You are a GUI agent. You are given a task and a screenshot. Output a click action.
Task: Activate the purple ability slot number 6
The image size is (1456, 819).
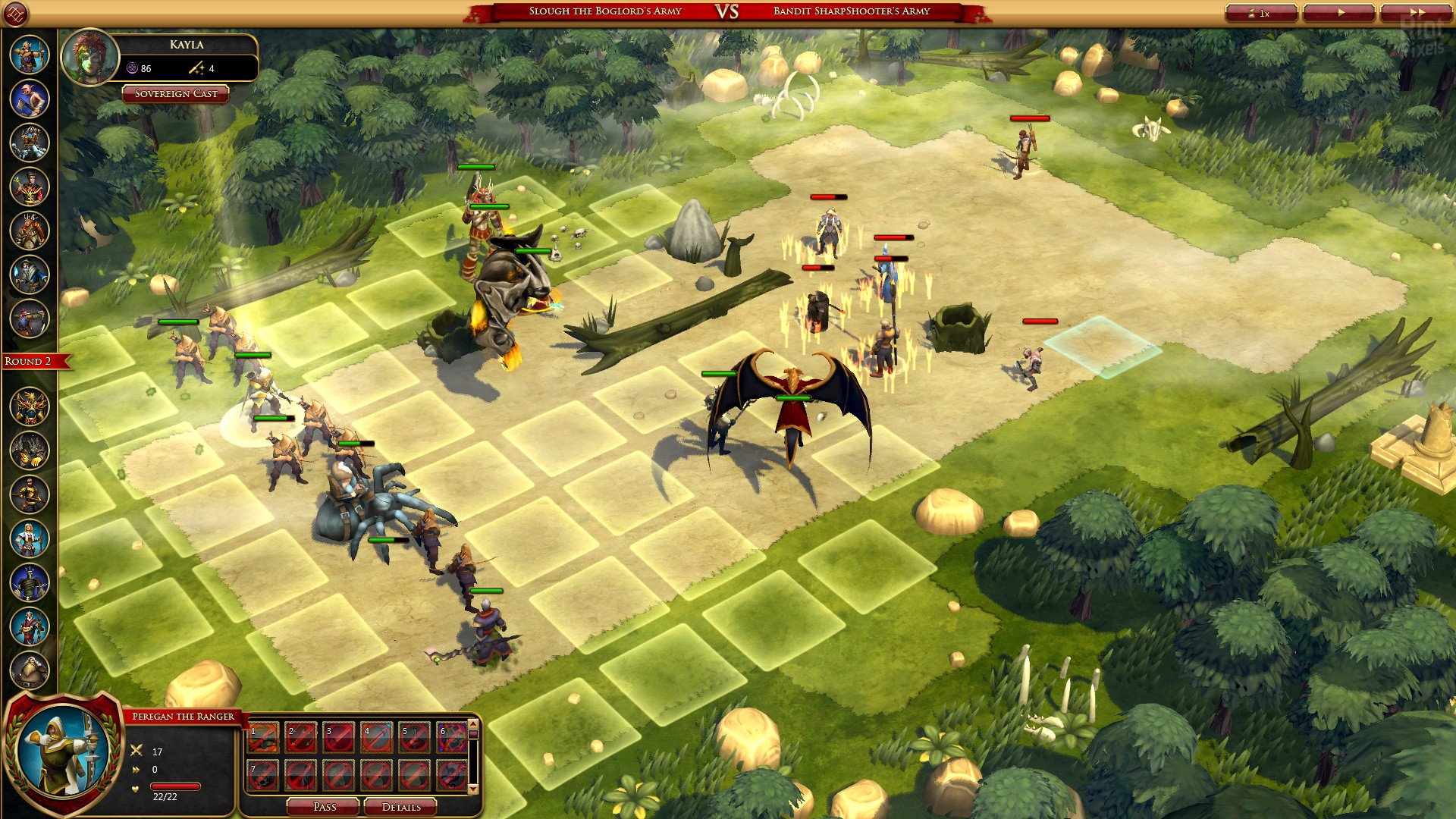click(x=452, y=737)
